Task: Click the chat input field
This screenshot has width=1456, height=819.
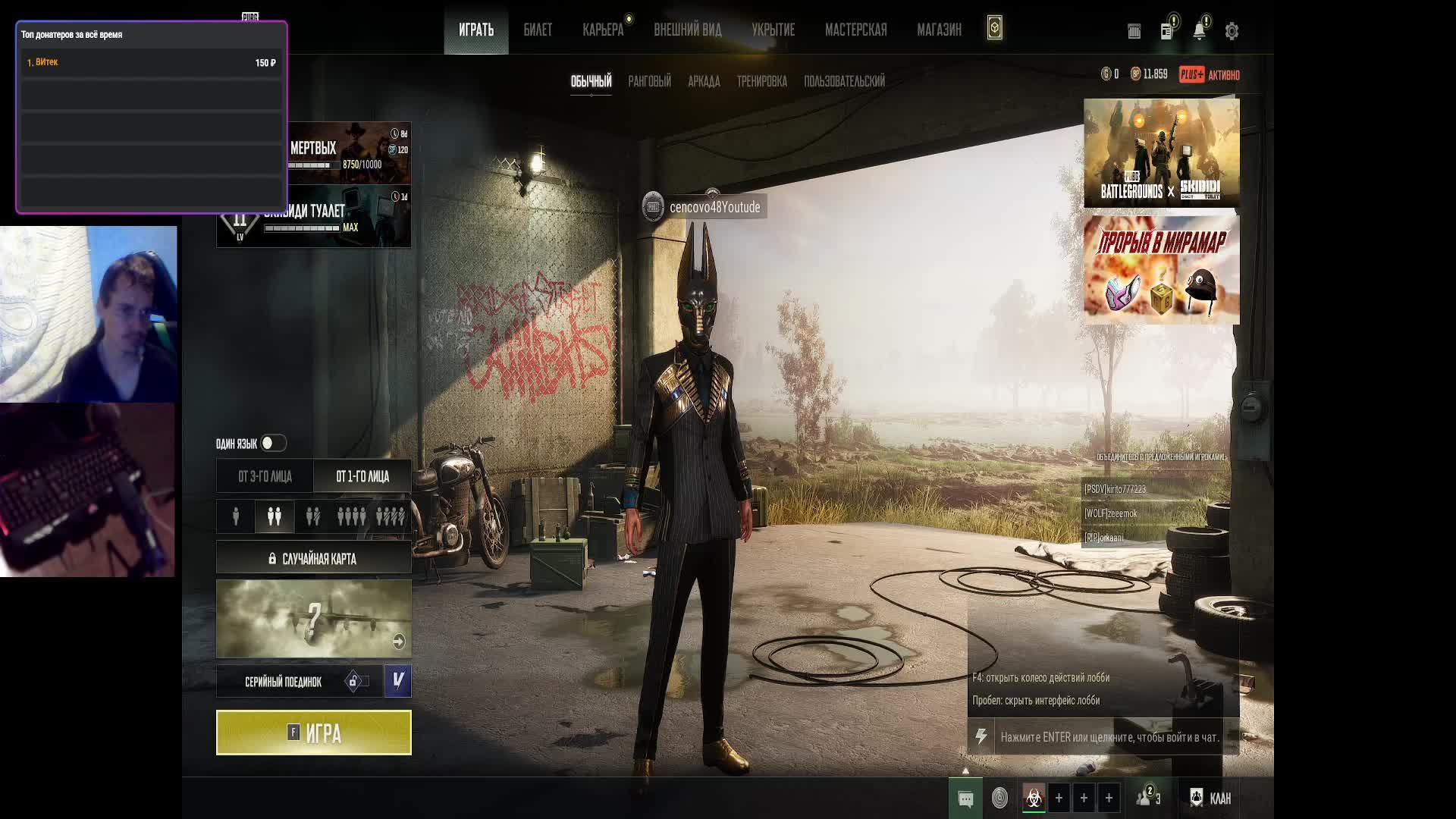Action: coord(1109,737)
